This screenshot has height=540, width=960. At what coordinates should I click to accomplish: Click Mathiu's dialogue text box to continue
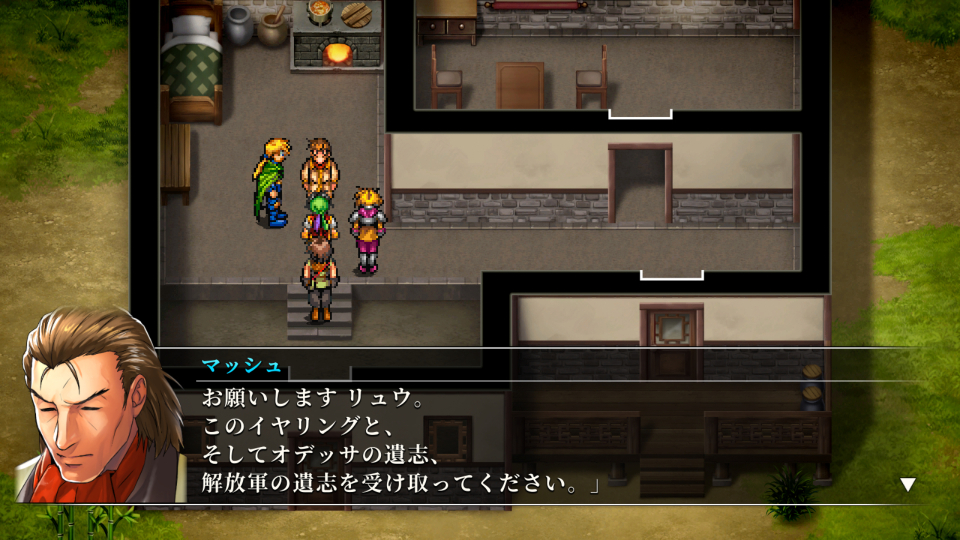pos(540,440)
